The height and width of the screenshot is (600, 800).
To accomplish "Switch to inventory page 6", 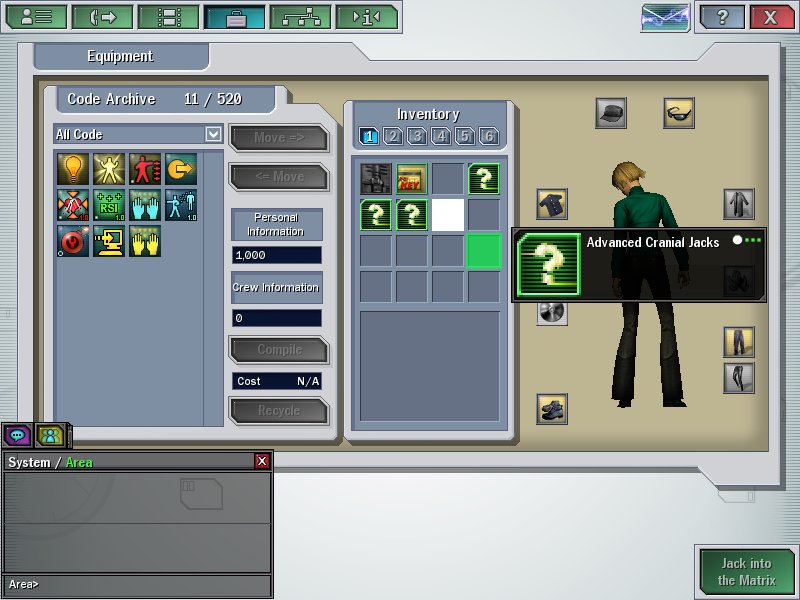I will pos(489,136).
